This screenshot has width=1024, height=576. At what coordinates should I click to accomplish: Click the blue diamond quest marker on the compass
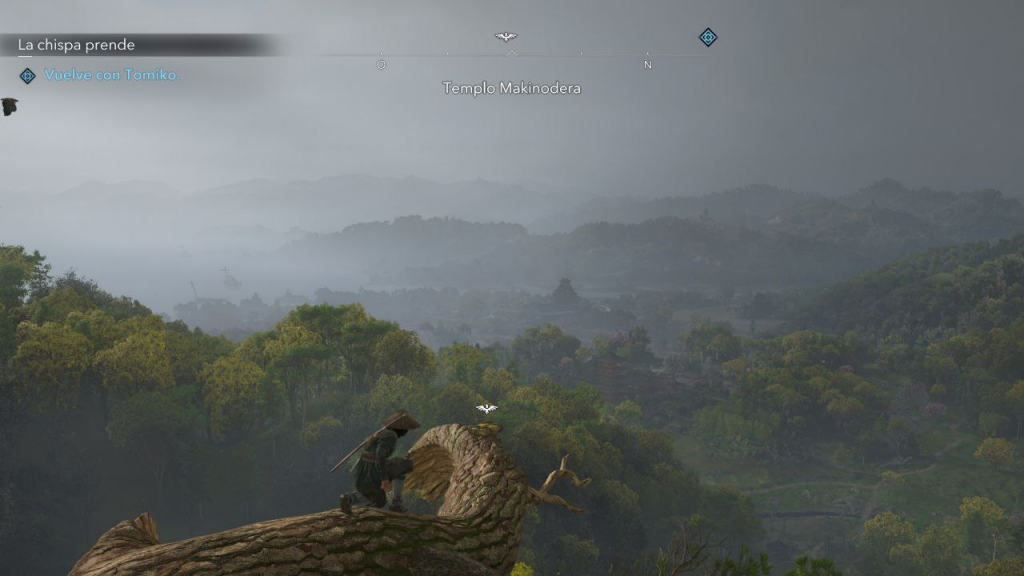708,37
